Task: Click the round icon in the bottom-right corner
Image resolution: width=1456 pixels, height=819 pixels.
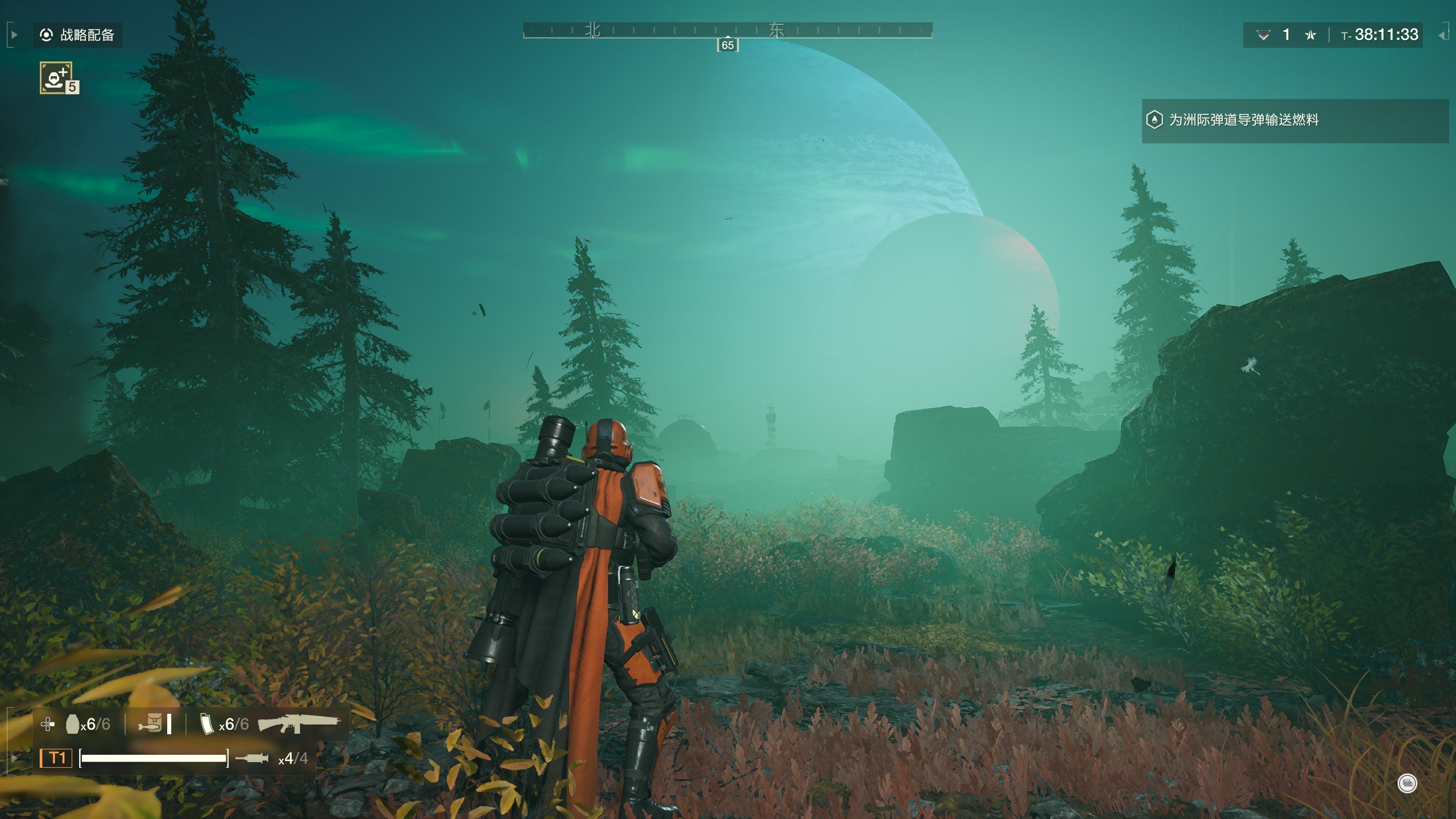Action: (1407, 784)
